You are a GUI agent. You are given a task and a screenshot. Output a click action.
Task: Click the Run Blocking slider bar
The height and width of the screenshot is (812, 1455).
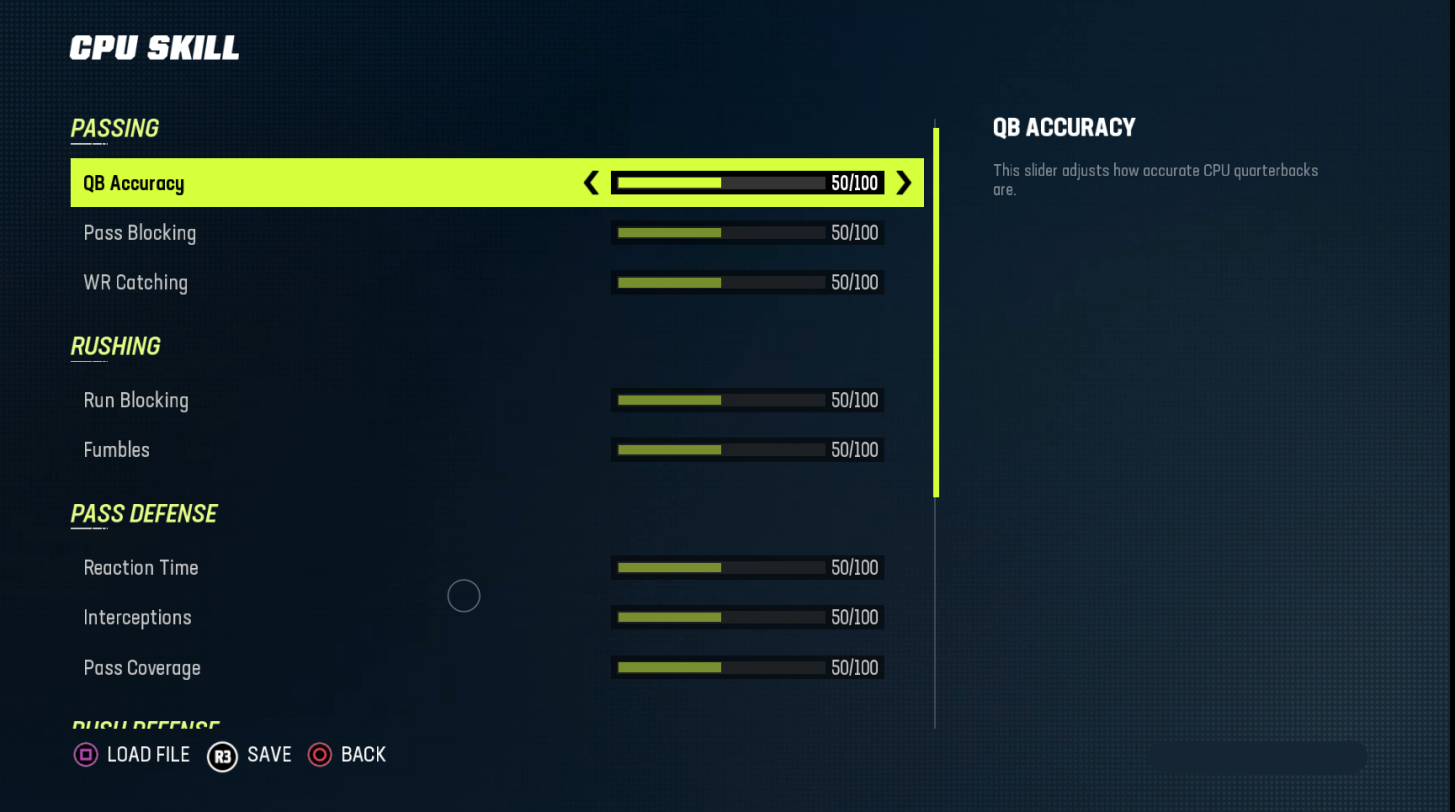pyautogui.click(x=747, y=400)
